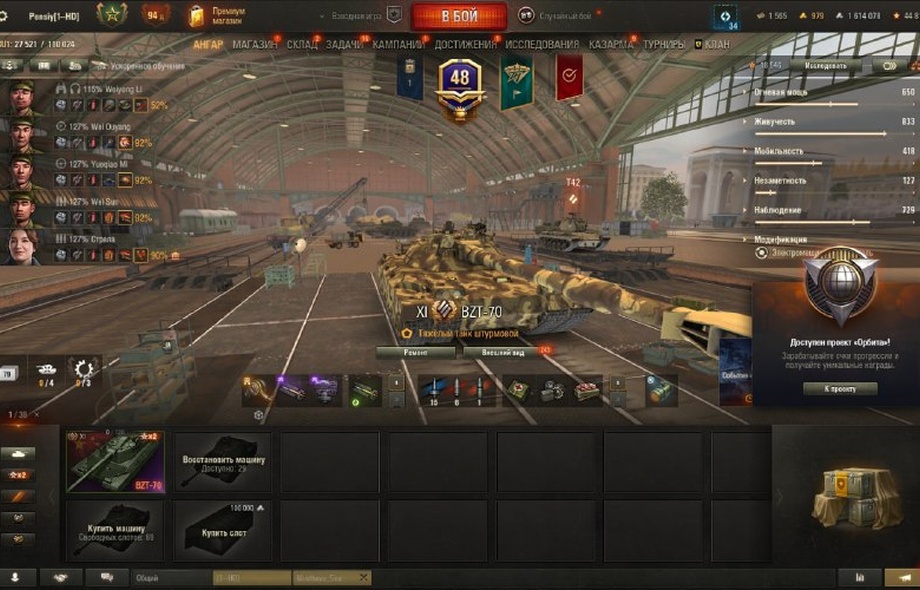Show the ИССЛЕДОВАНИЯ tab
The image size is (920, 590).
pyautogui.click(x=541, y=45)
